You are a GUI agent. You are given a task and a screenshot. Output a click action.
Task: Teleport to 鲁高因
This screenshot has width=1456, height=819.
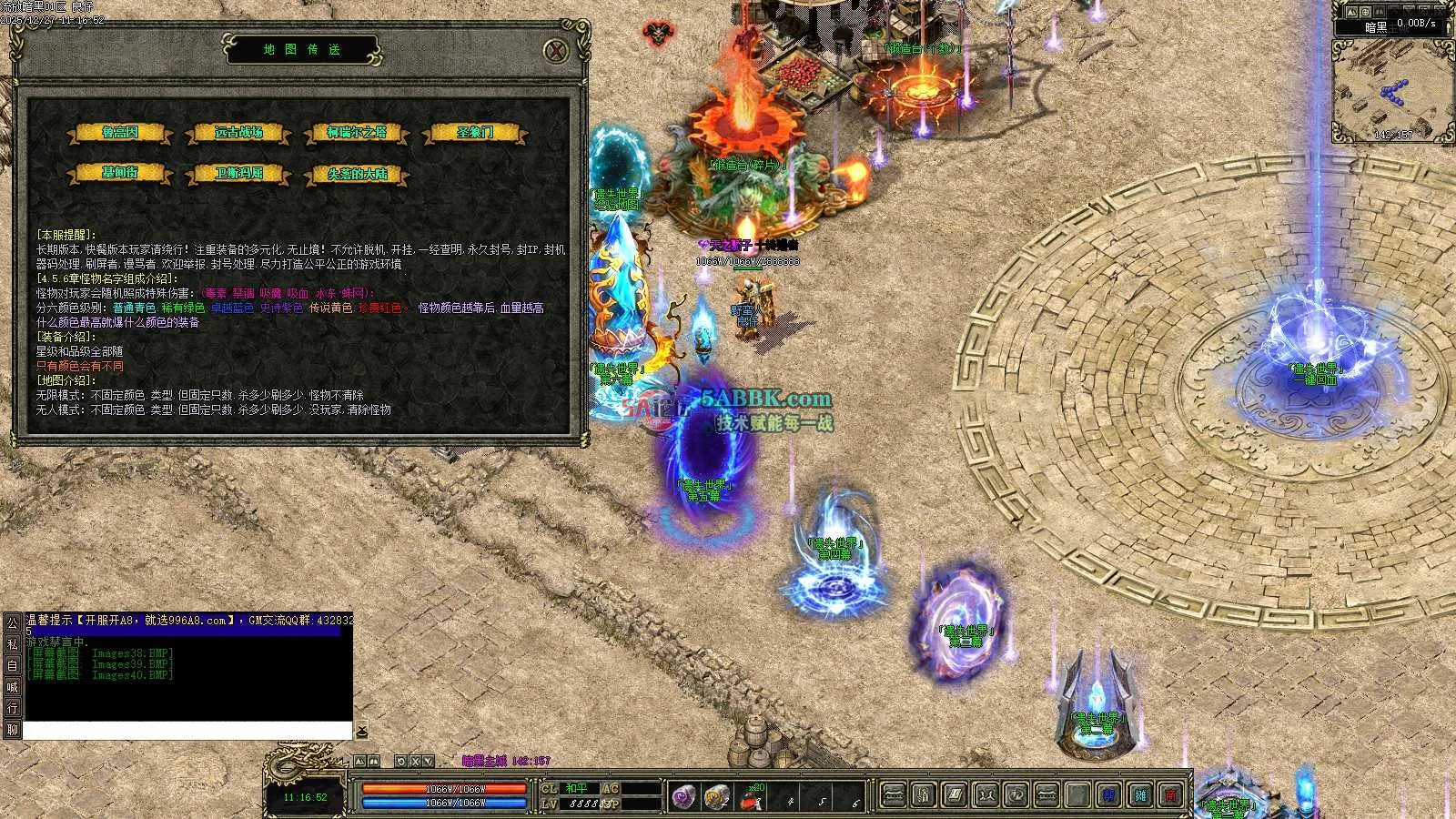tap(119, 133)
